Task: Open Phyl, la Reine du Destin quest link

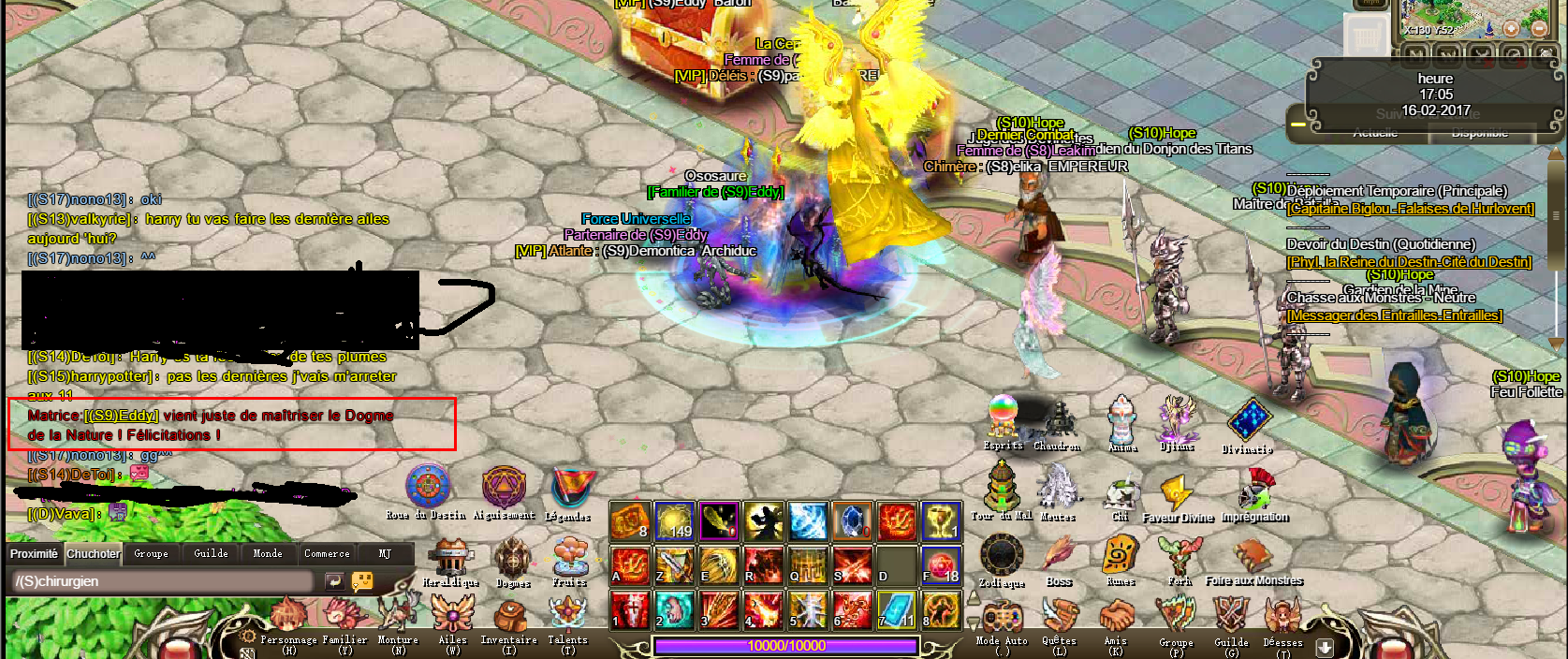Action: [1409, 262]
